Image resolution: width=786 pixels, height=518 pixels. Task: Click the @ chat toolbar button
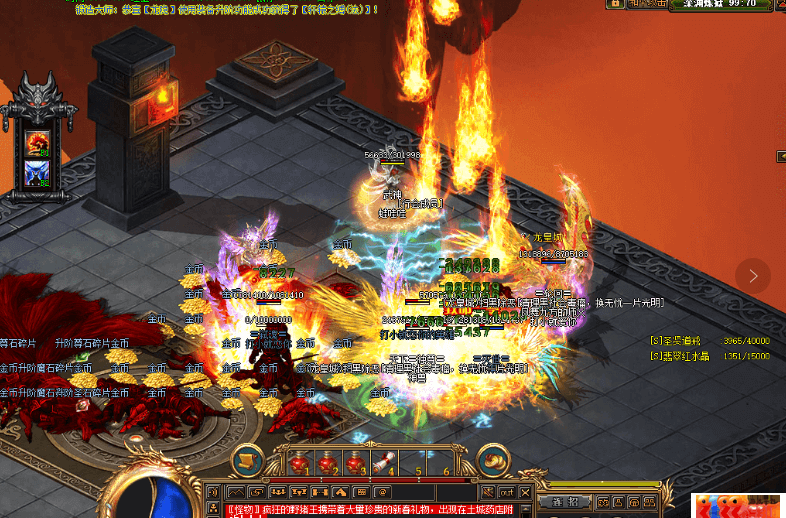(x=382, y=493)
